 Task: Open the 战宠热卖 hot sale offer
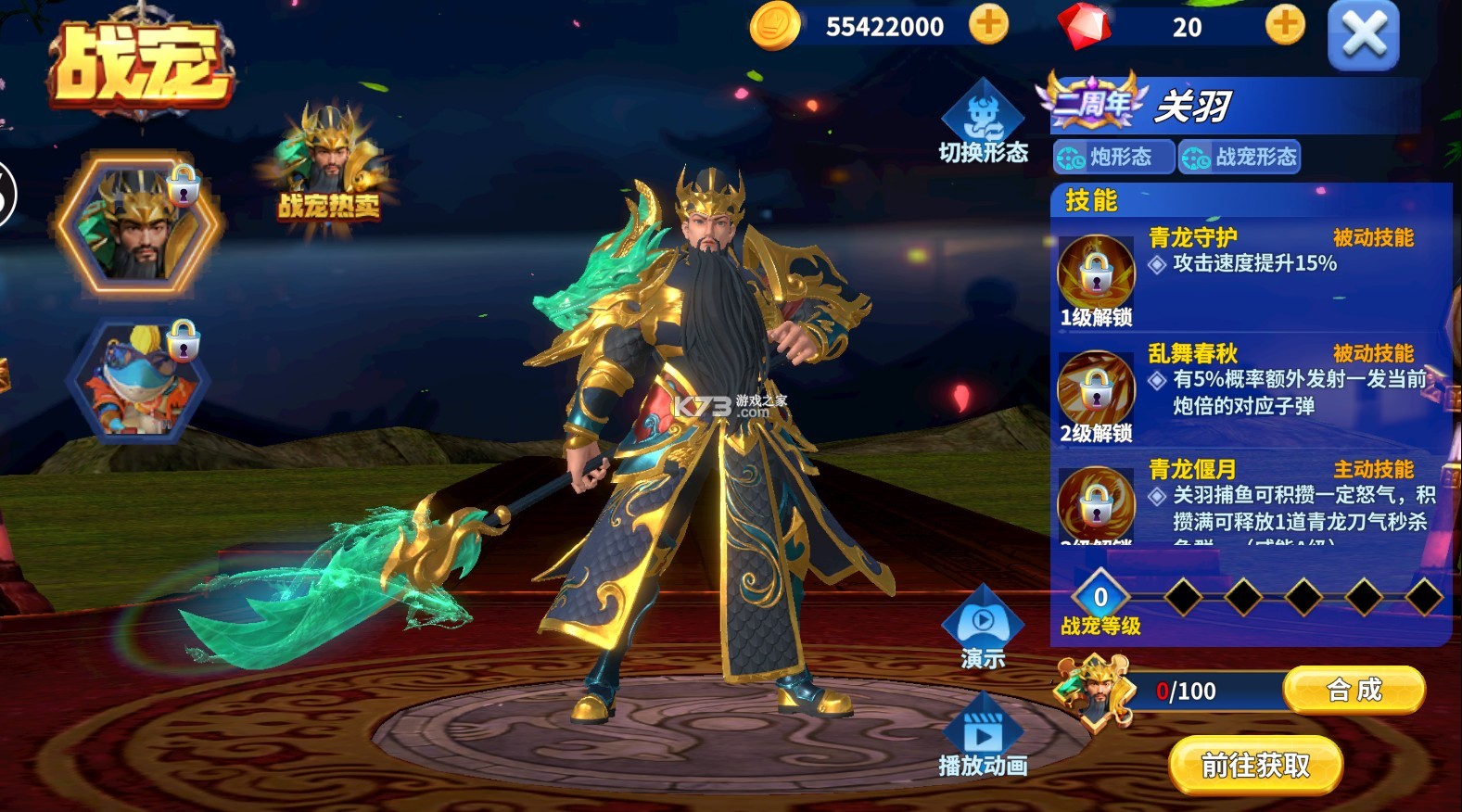[x=328, y=164]
